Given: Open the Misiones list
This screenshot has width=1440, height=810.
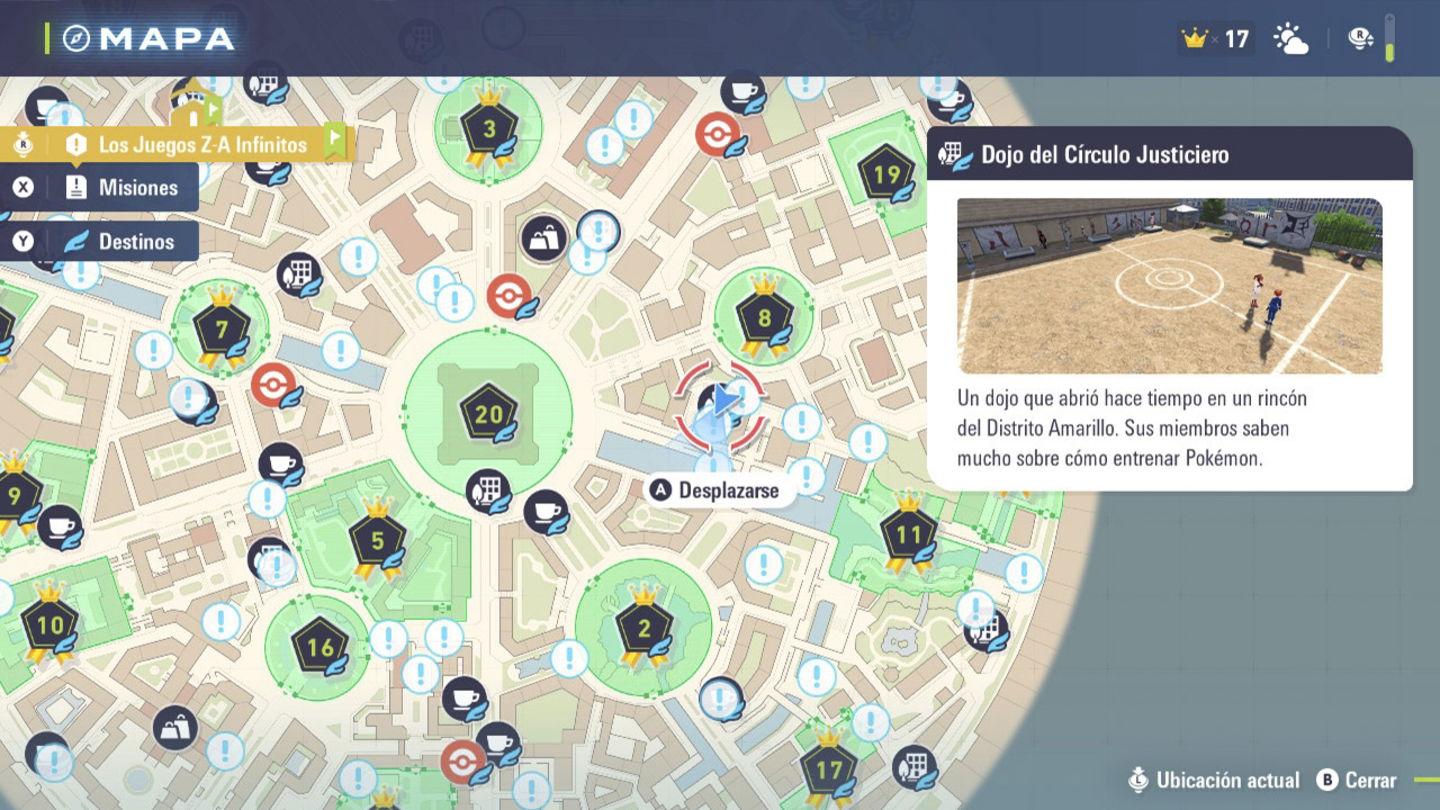Looking at the screenshot, I should coord(120,188).
